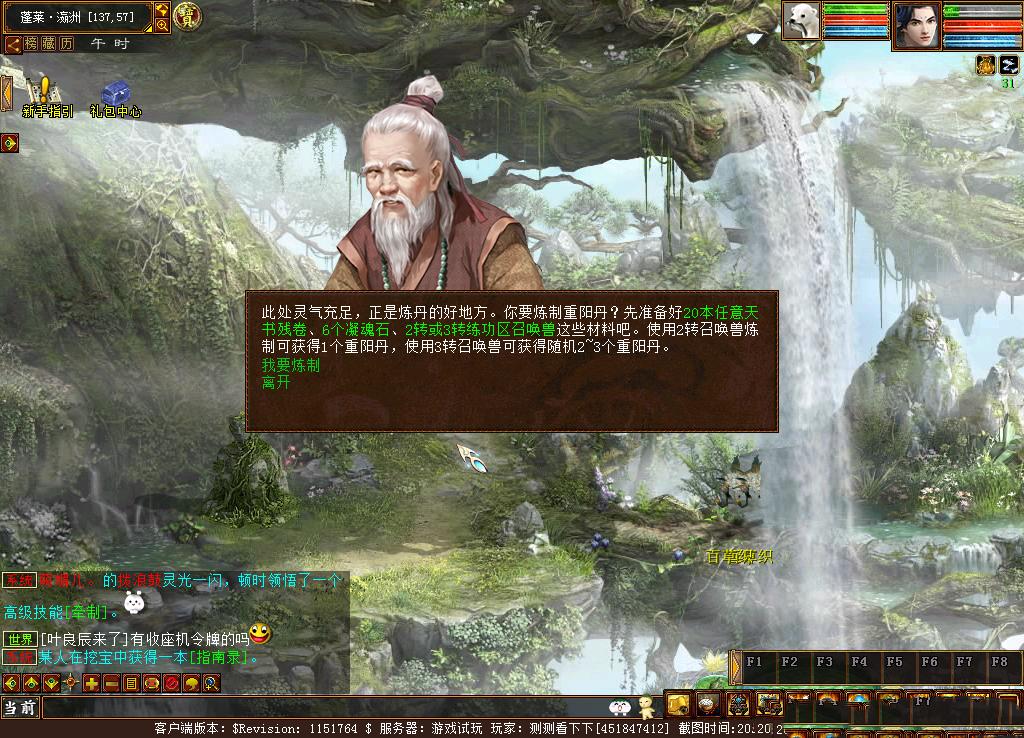
Task: Click the round 寶 treasure button
Action: [187, 15]
